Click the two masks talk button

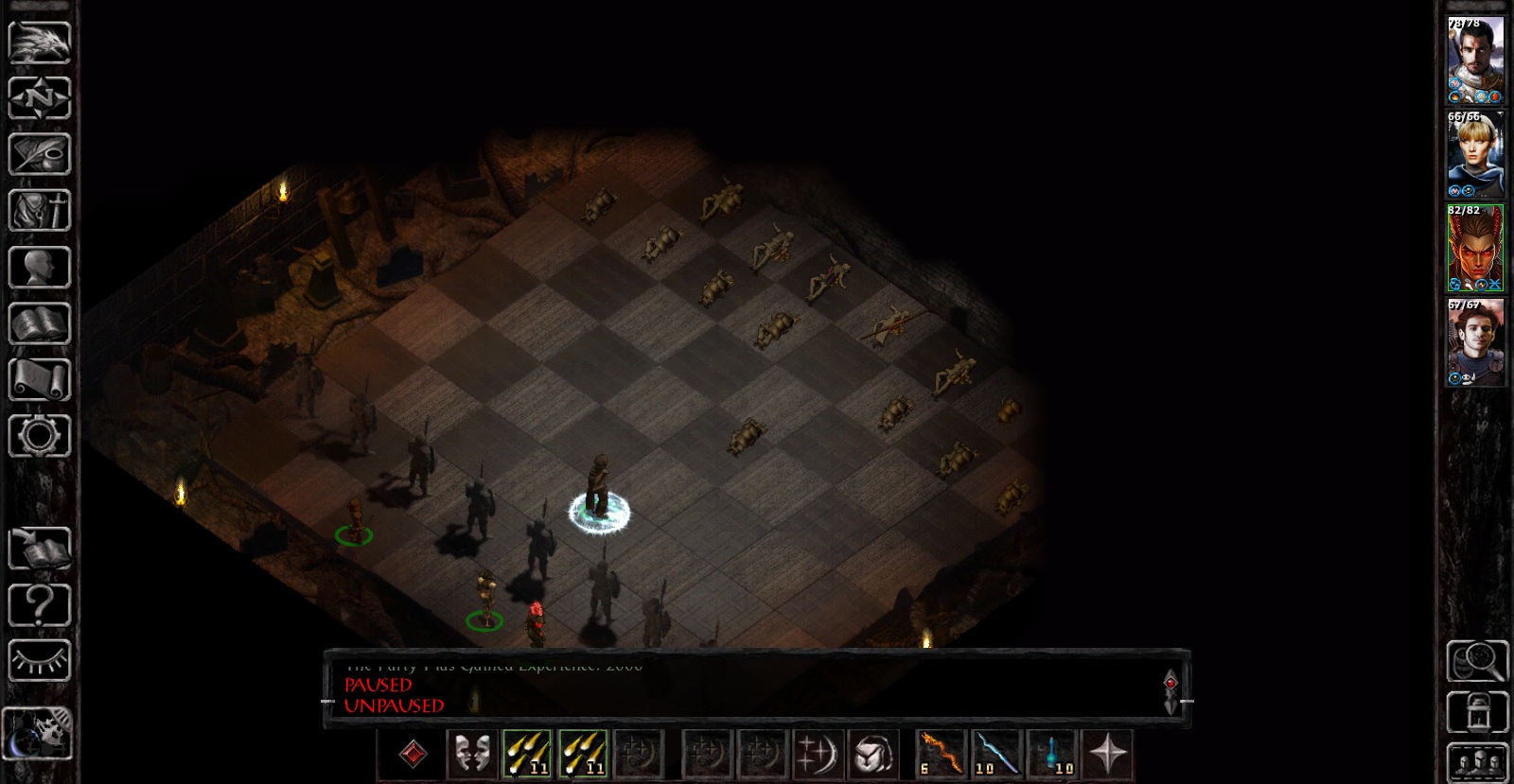click(x=471, y=755)
